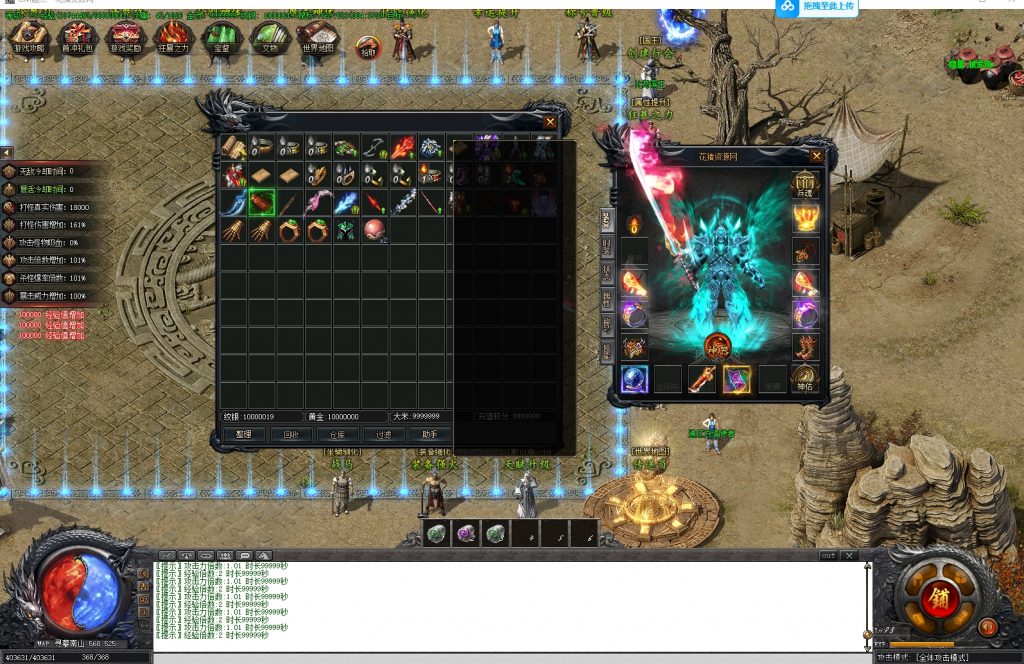Click the 神佑 blessing slot
This screenshot has width=1024, height=664.
coord(805,379)
